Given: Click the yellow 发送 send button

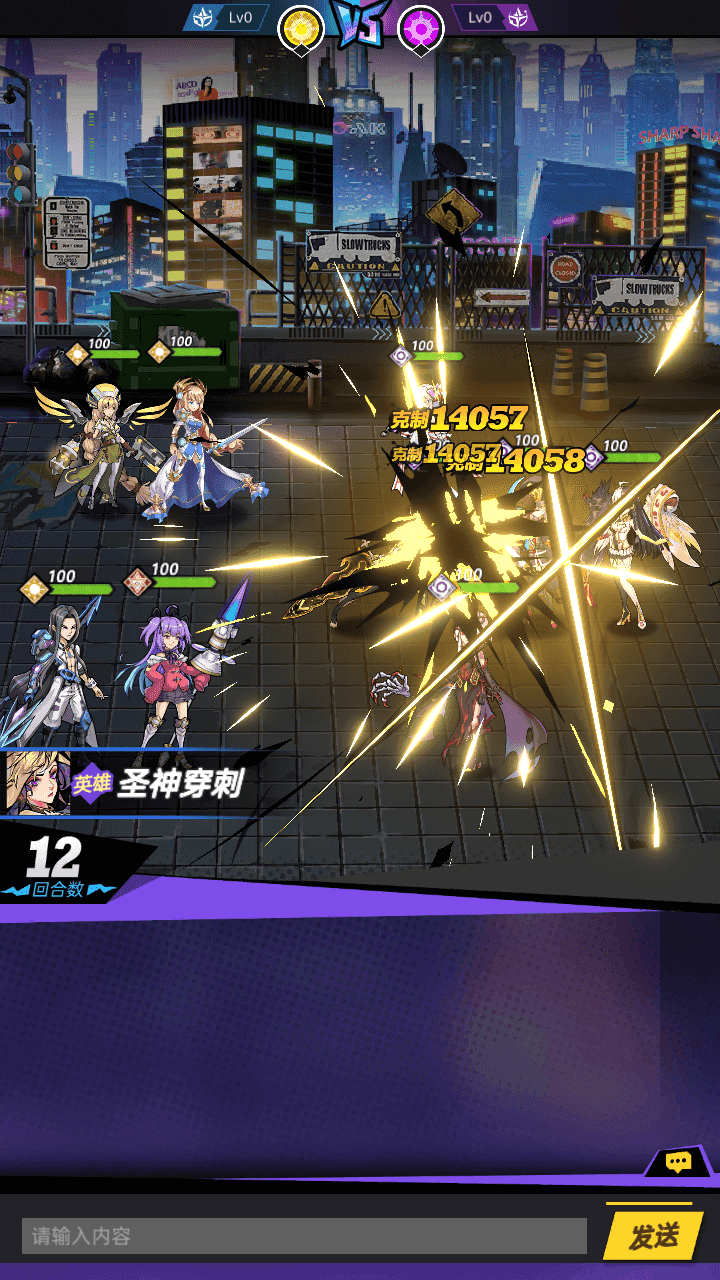Looking at the screenshot, I should point(653,1236).
